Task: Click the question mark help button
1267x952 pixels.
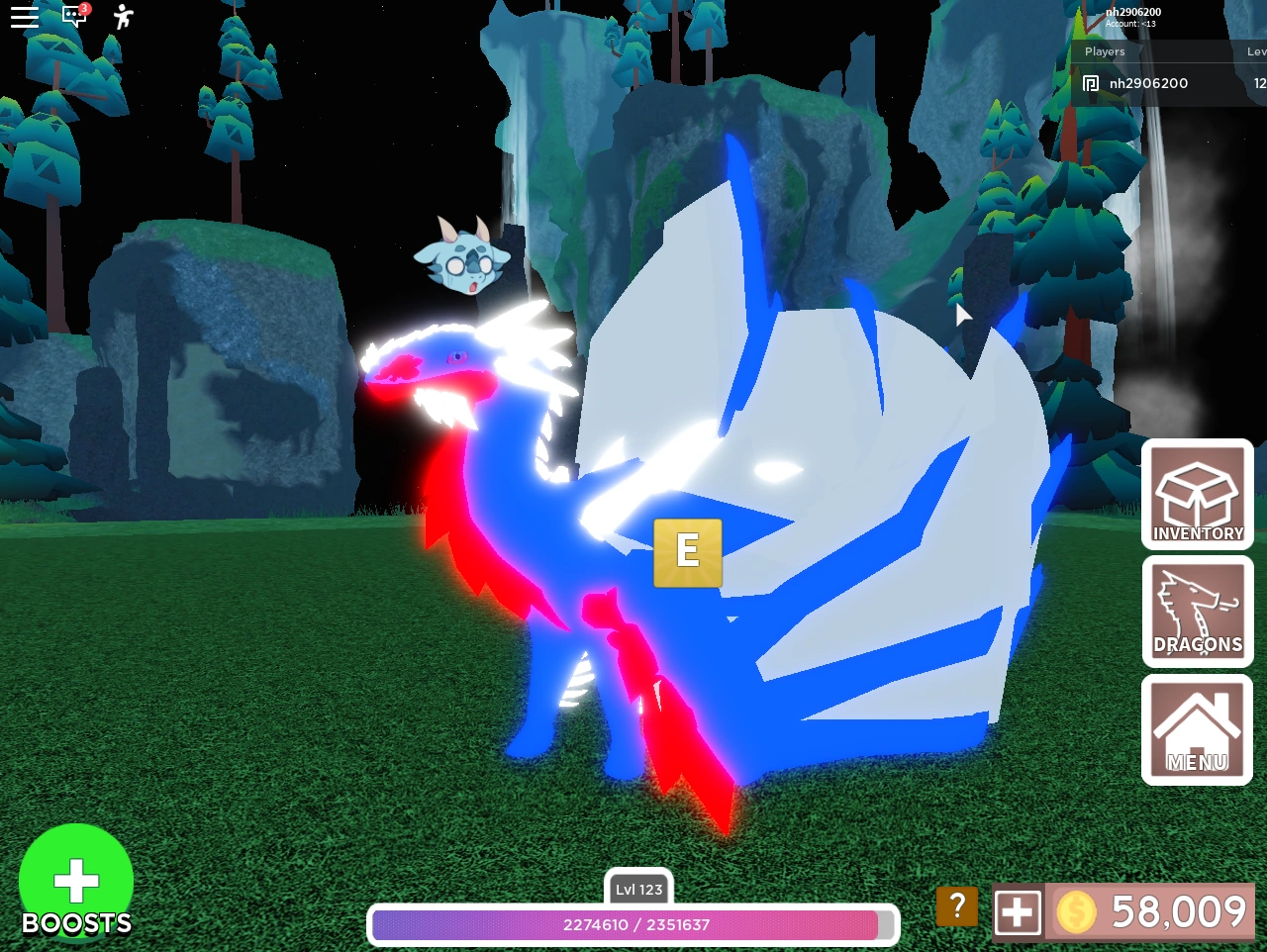Action: click(956, 905)
